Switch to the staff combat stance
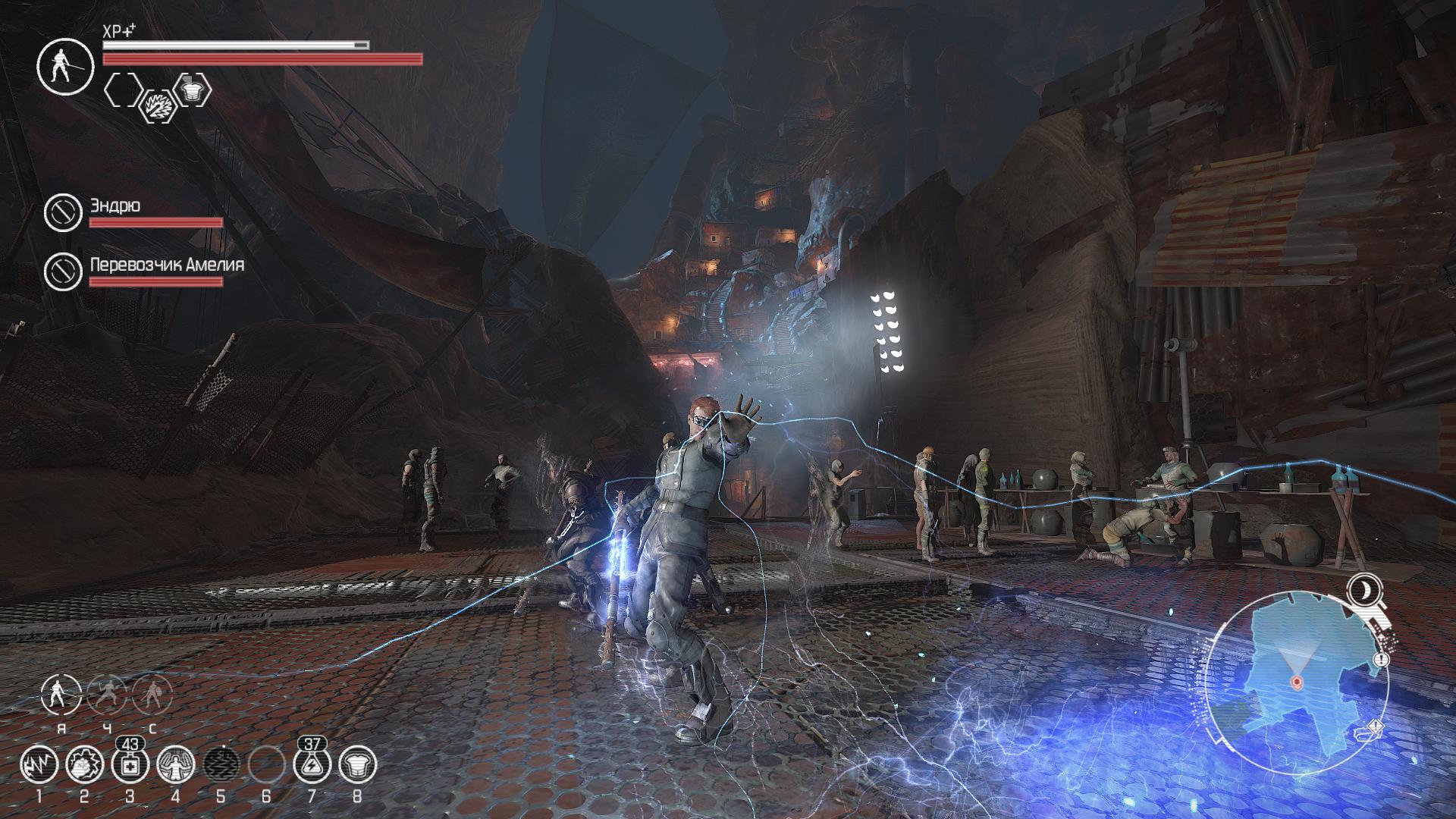The width and height of the screenshot is (1456, 819). (62, 695)
